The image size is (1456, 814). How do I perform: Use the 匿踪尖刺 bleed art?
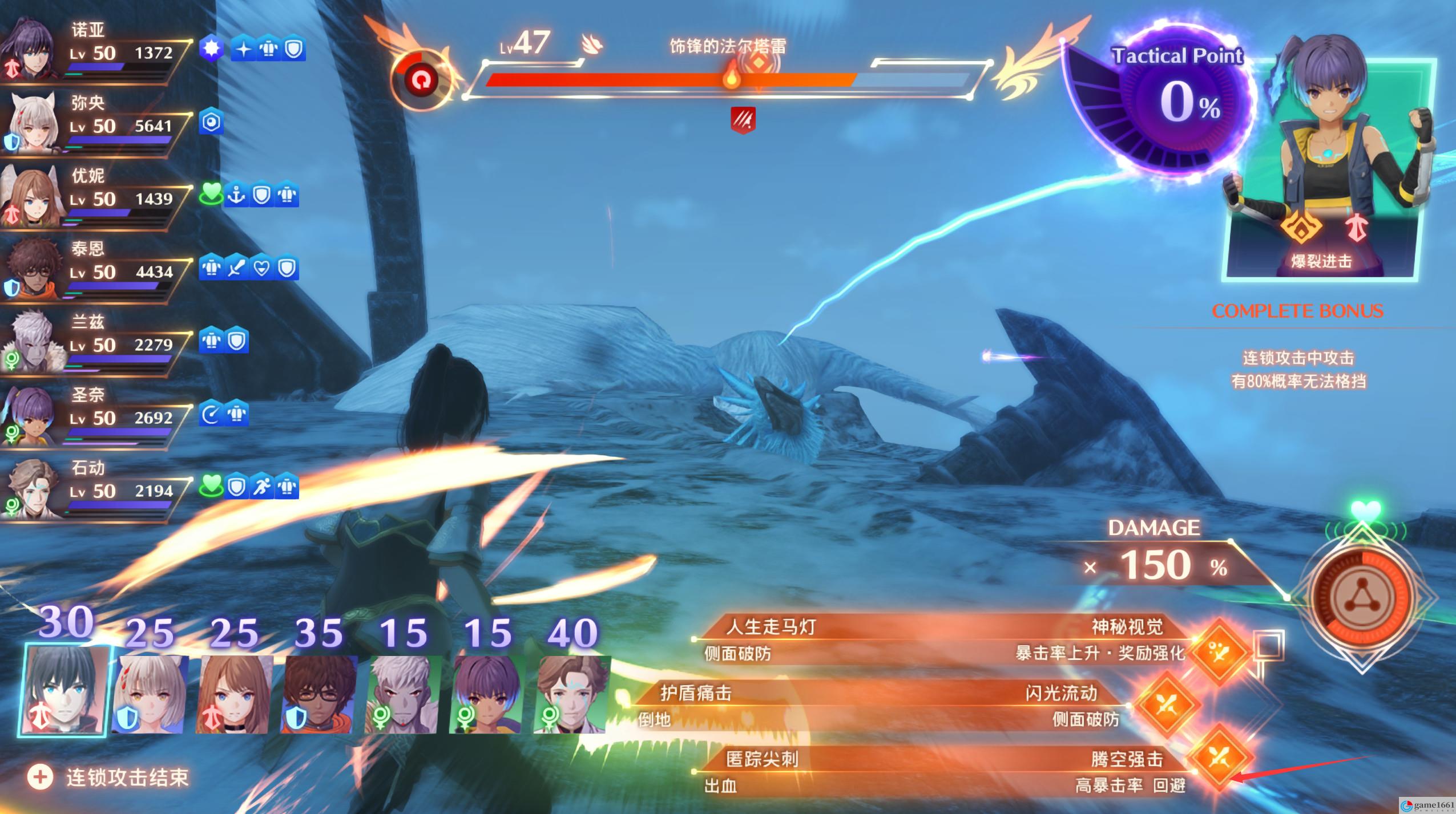[761, 760]
